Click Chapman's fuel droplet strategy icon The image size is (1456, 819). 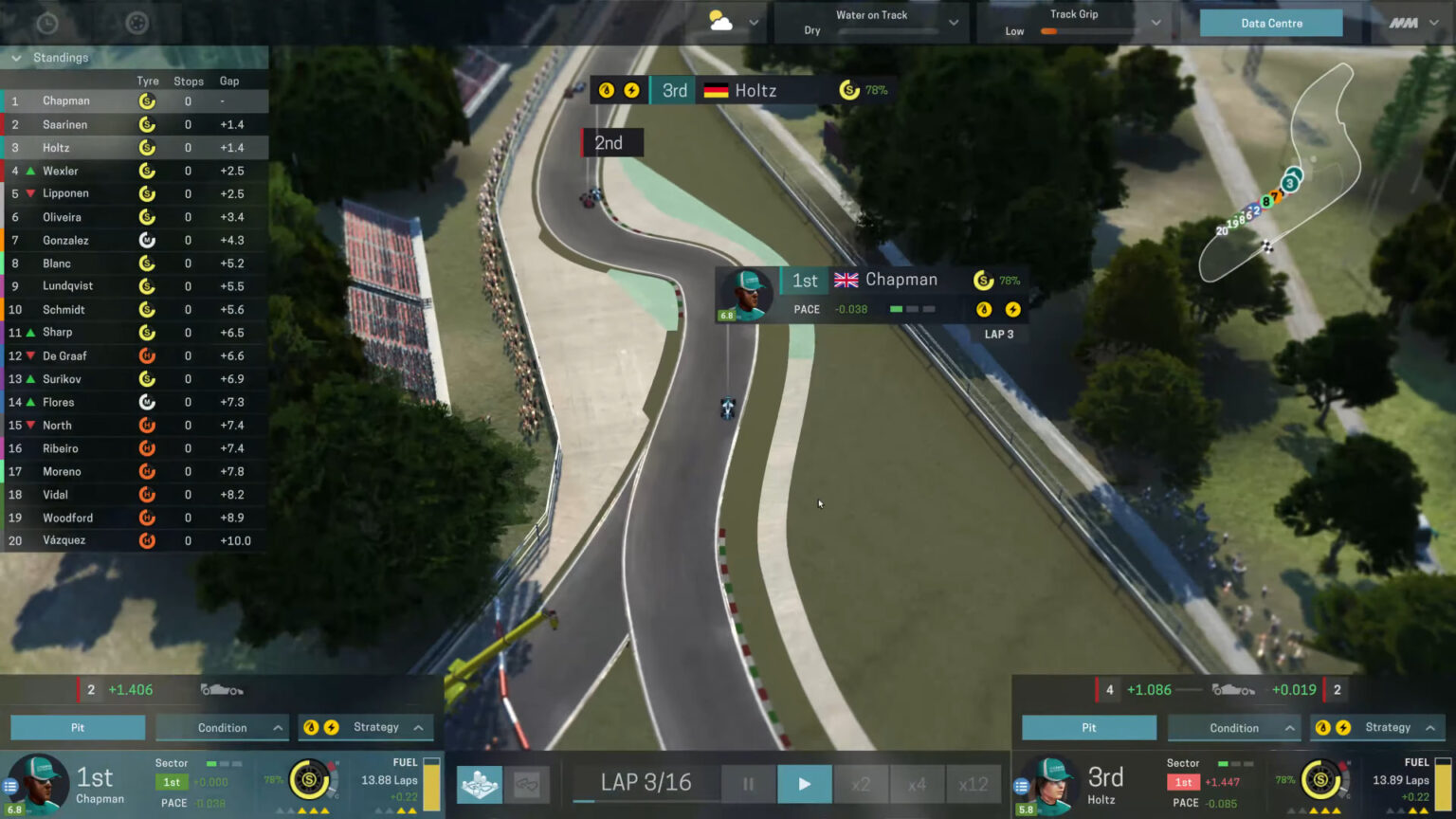coord(311,727)
